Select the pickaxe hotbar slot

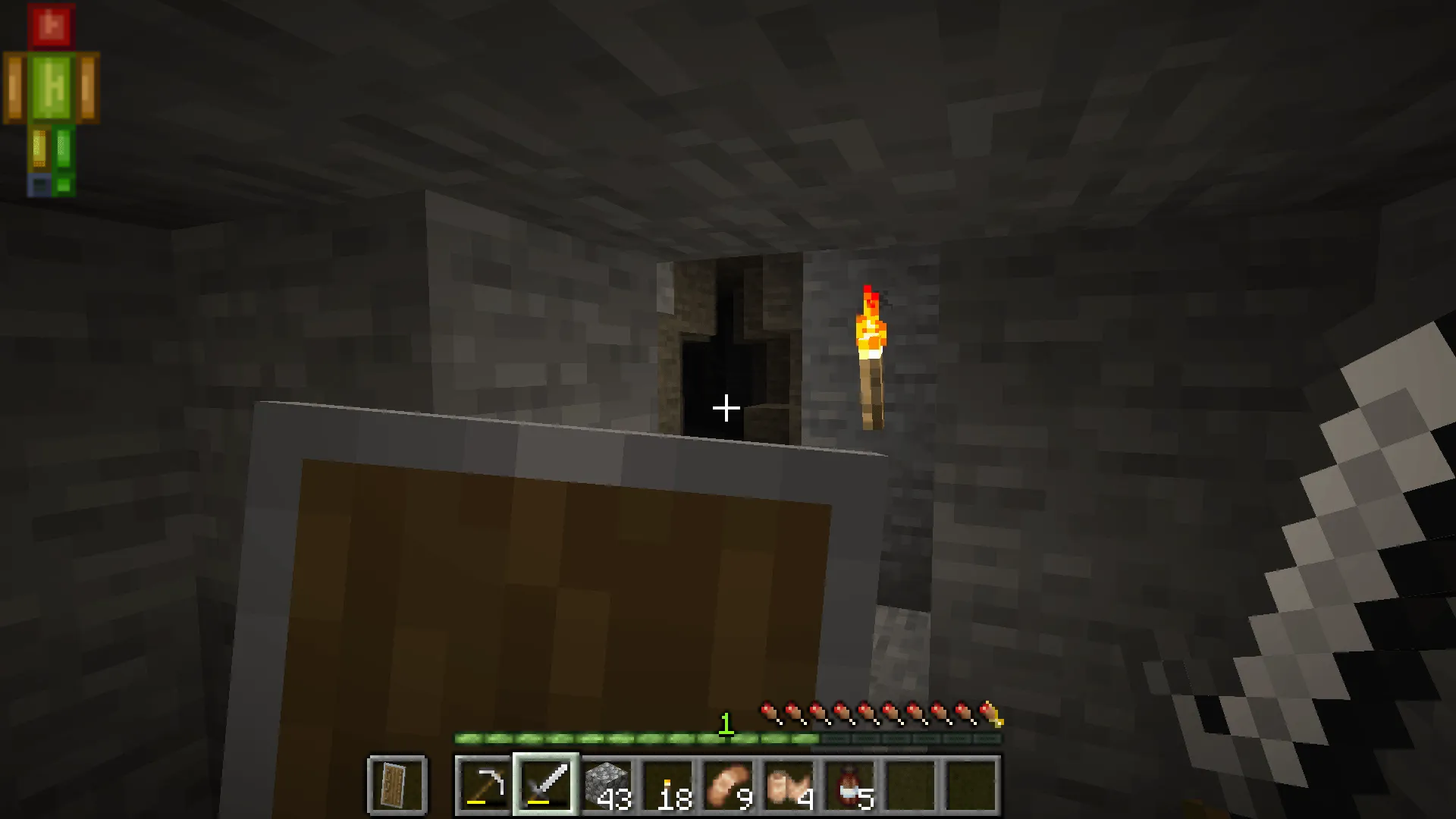(x=485, y=785)
